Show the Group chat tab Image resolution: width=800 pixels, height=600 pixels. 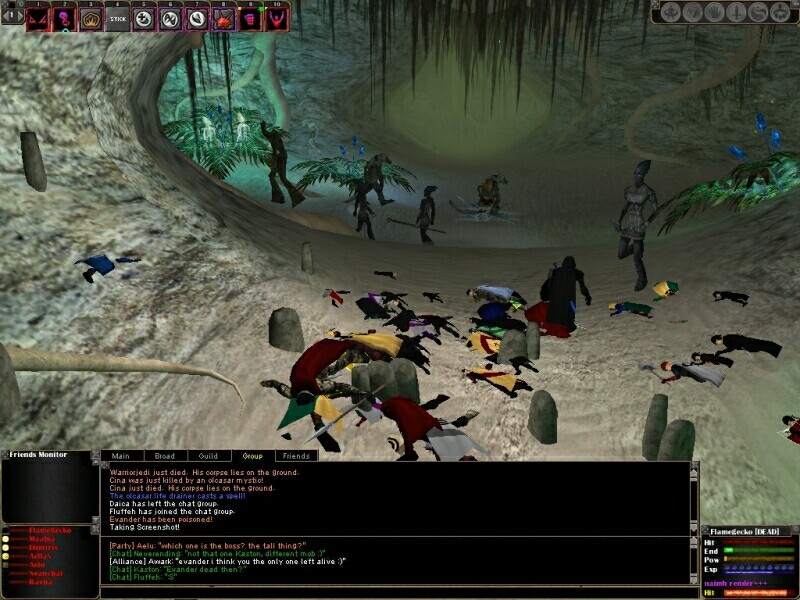(x=252, y=456)
